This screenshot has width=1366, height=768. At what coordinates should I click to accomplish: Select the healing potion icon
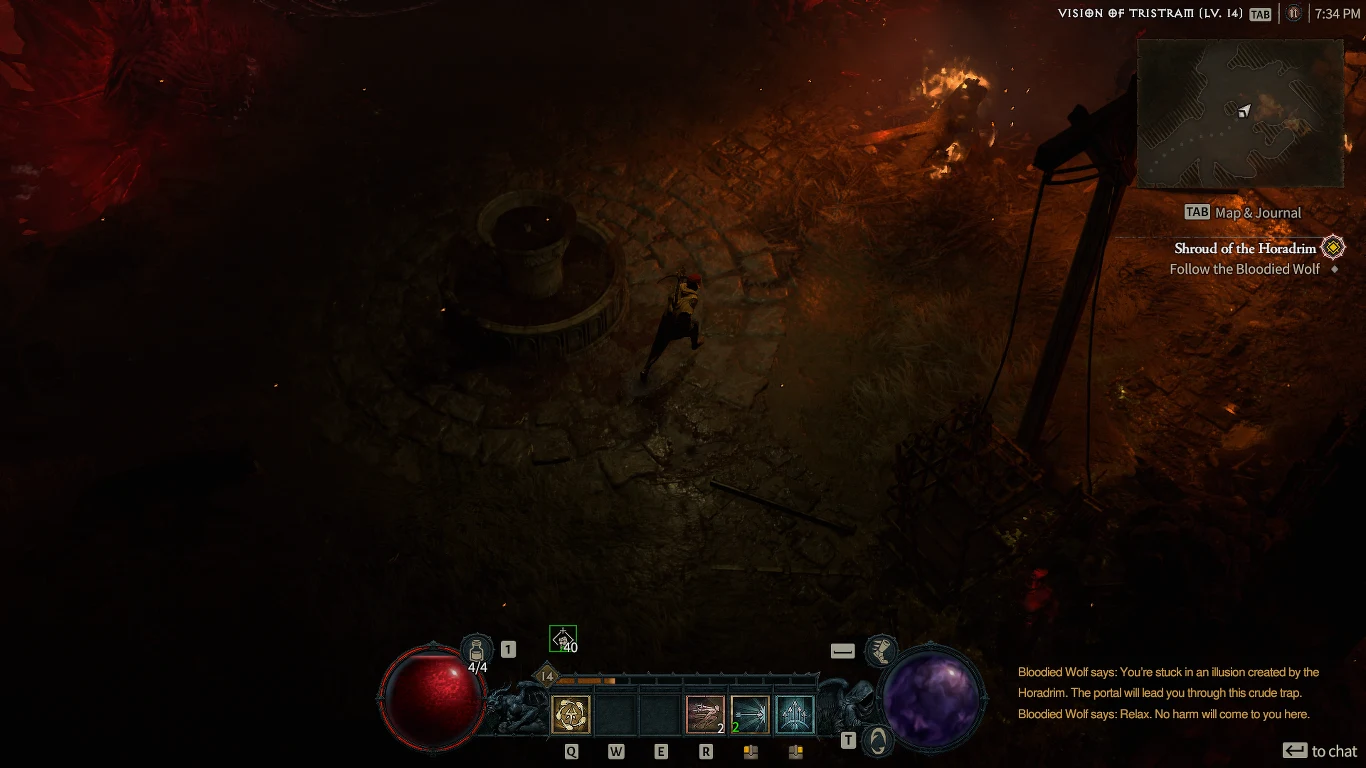tap(476, 646)
